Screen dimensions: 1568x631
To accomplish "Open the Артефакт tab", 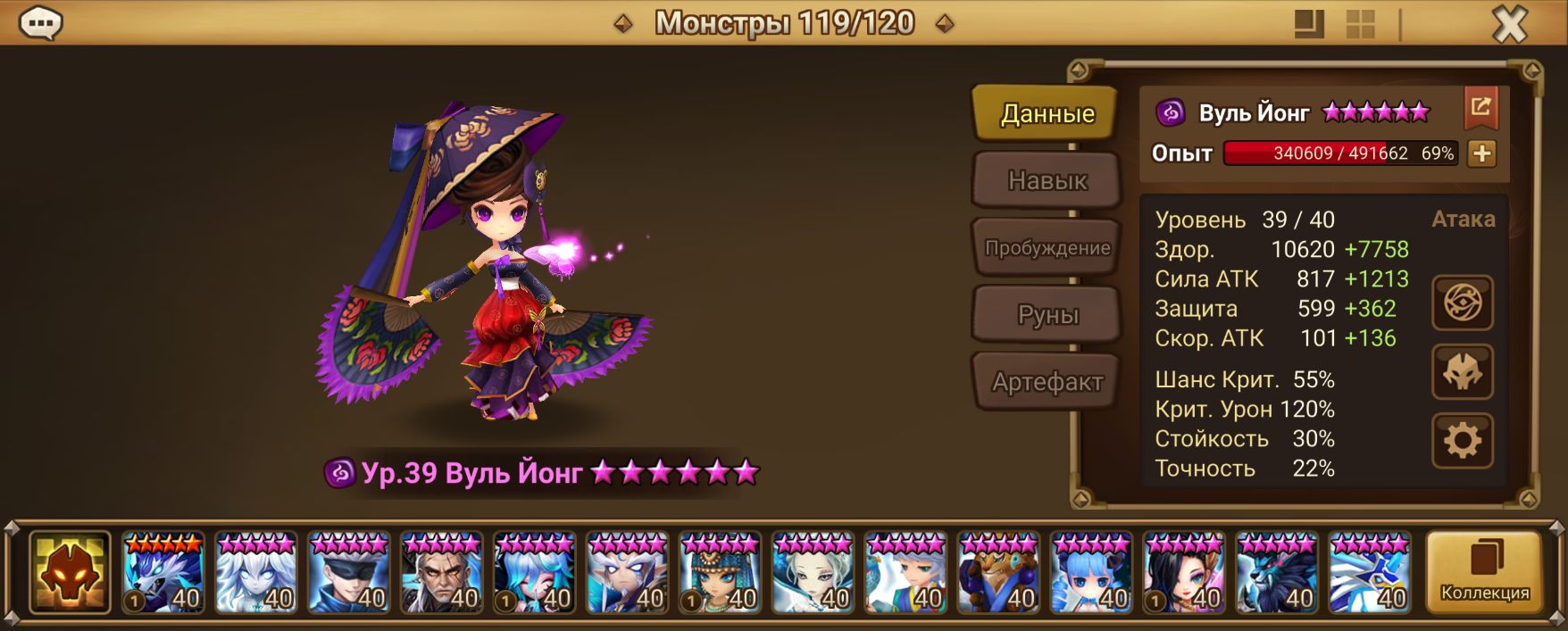I will click(1047, 382).
